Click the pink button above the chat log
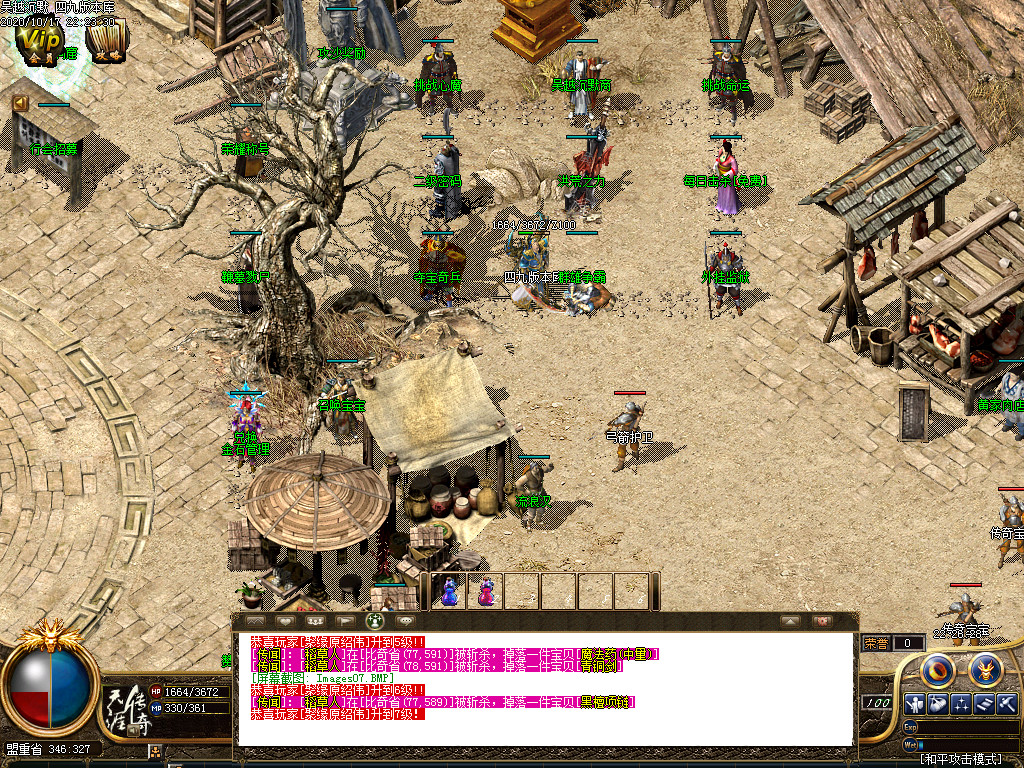The width and height of the screenshot is (1024, 768). pos(822,621)
